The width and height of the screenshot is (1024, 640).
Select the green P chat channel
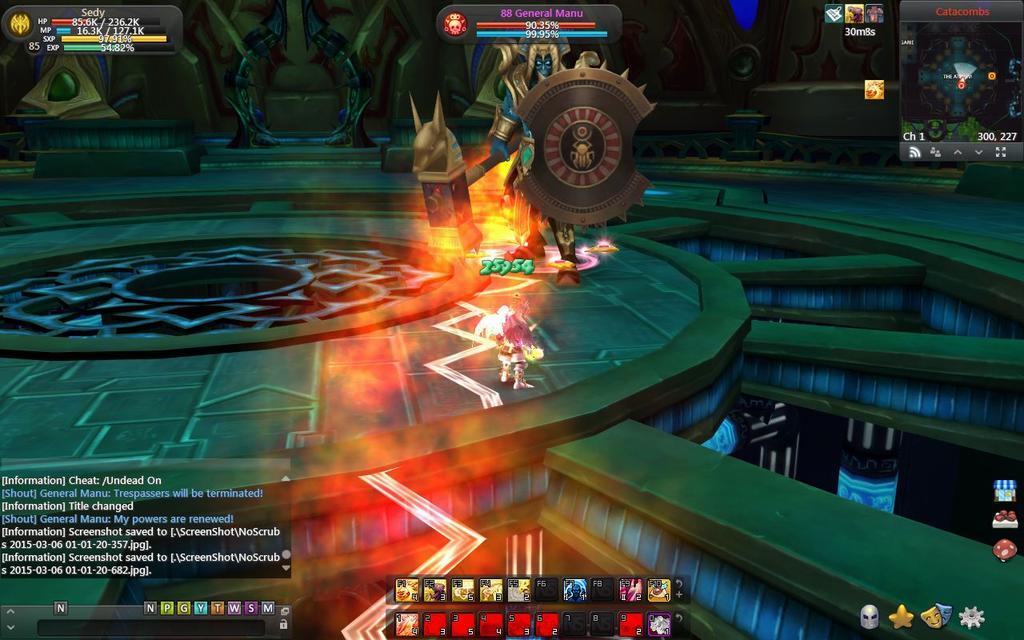tap(167, 608)
